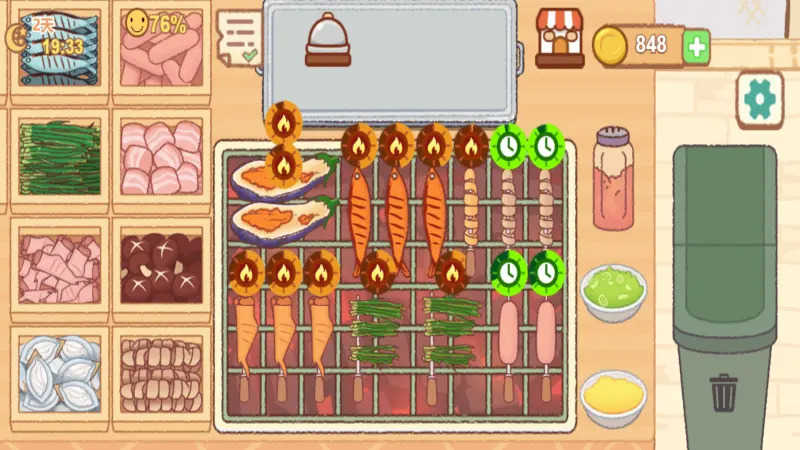Grab the red spice shaker jar
This screenshot has height=450, width=800.
click(x=613, y=179)
